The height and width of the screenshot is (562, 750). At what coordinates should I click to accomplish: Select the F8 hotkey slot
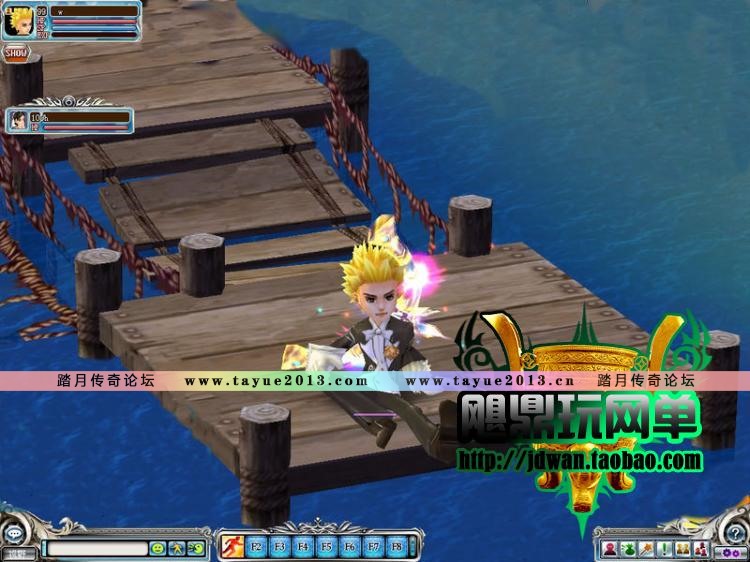coord(396,547)
